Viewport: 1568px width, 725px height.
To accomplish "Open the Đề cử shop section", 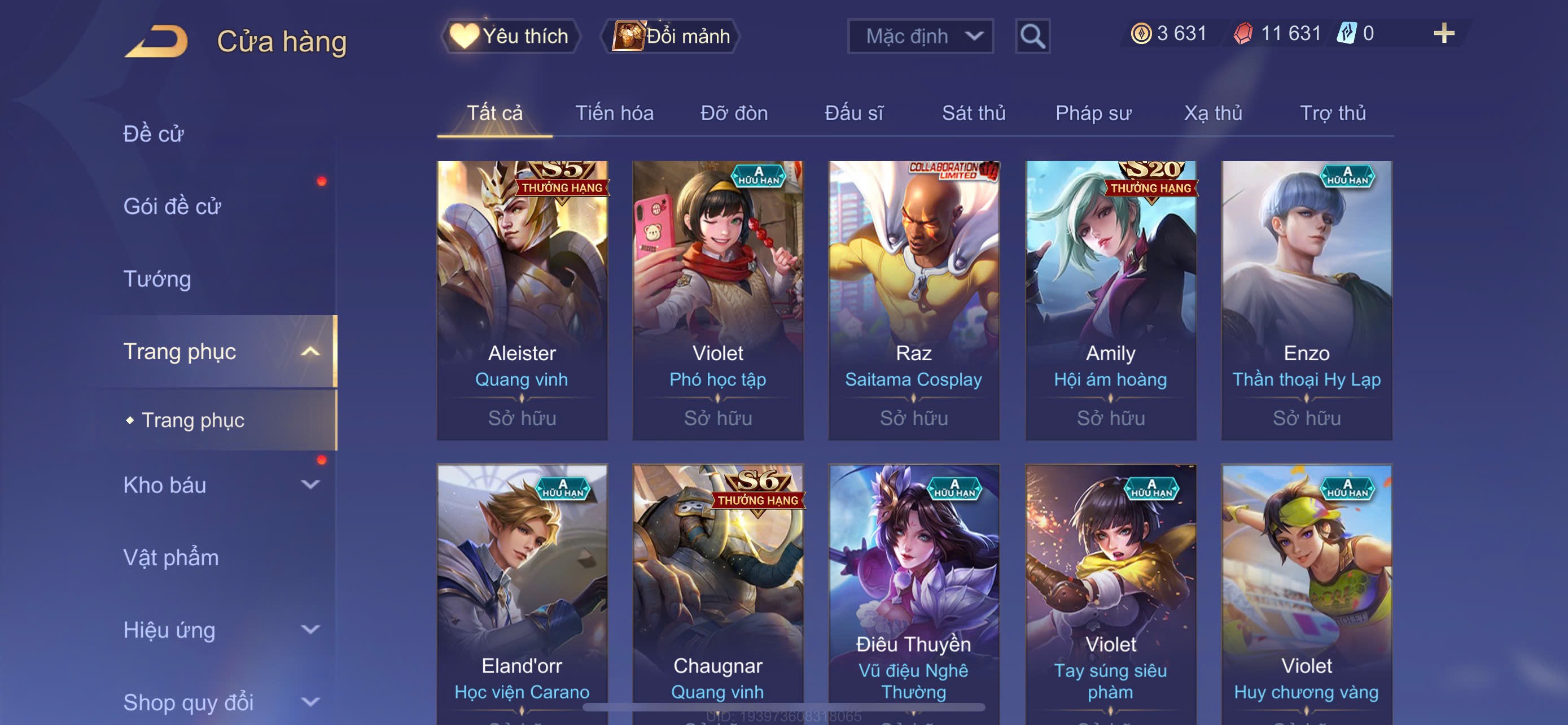I will (154, 134).
